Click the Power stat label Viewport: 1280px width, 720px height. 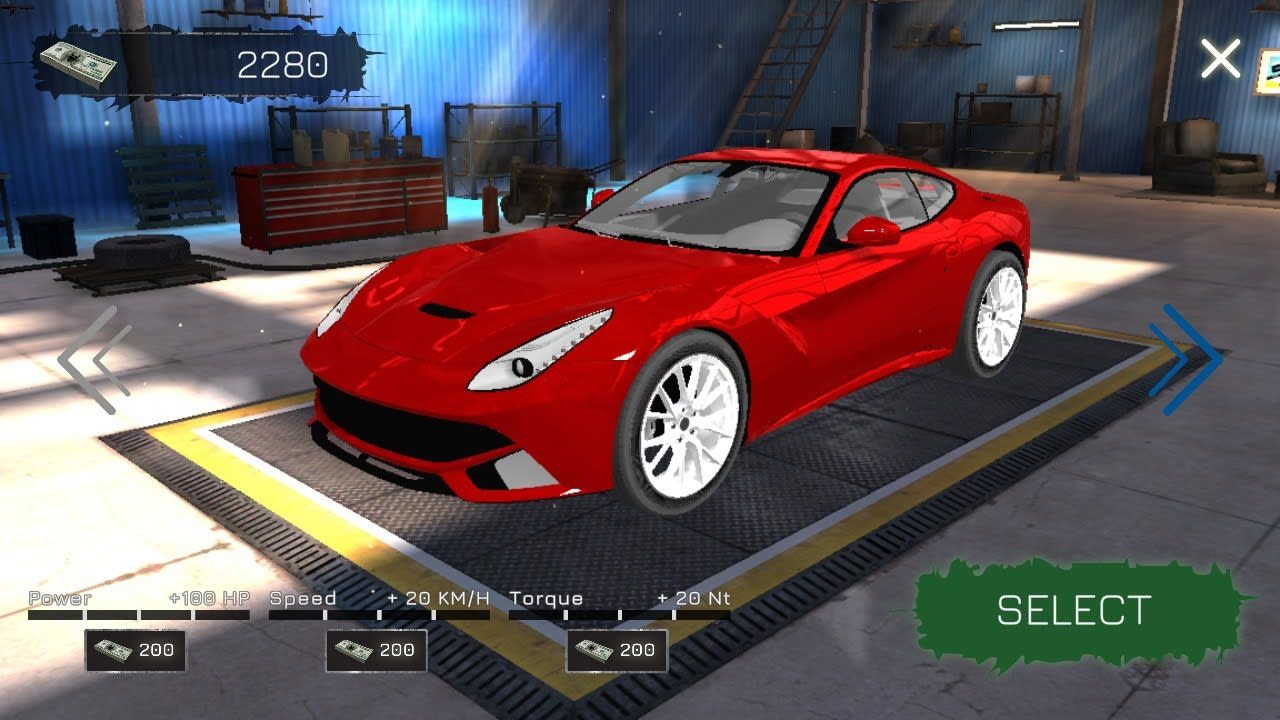click(x=59, y=598)
